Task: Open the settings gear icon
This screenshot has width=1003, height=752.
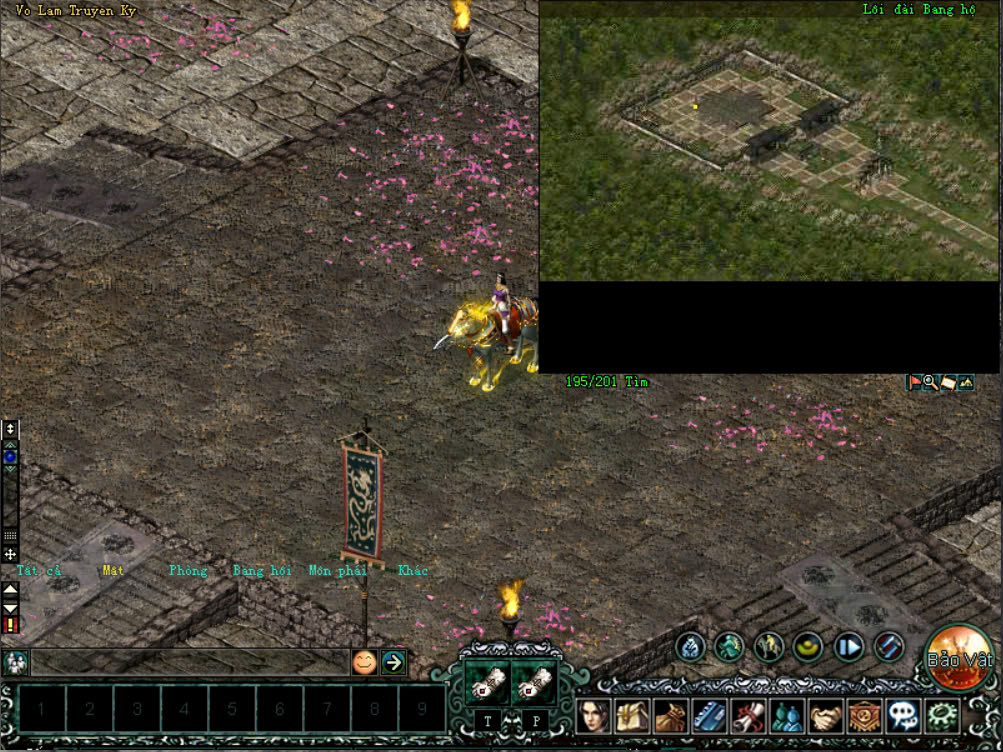Action: [x=941, y=716]
